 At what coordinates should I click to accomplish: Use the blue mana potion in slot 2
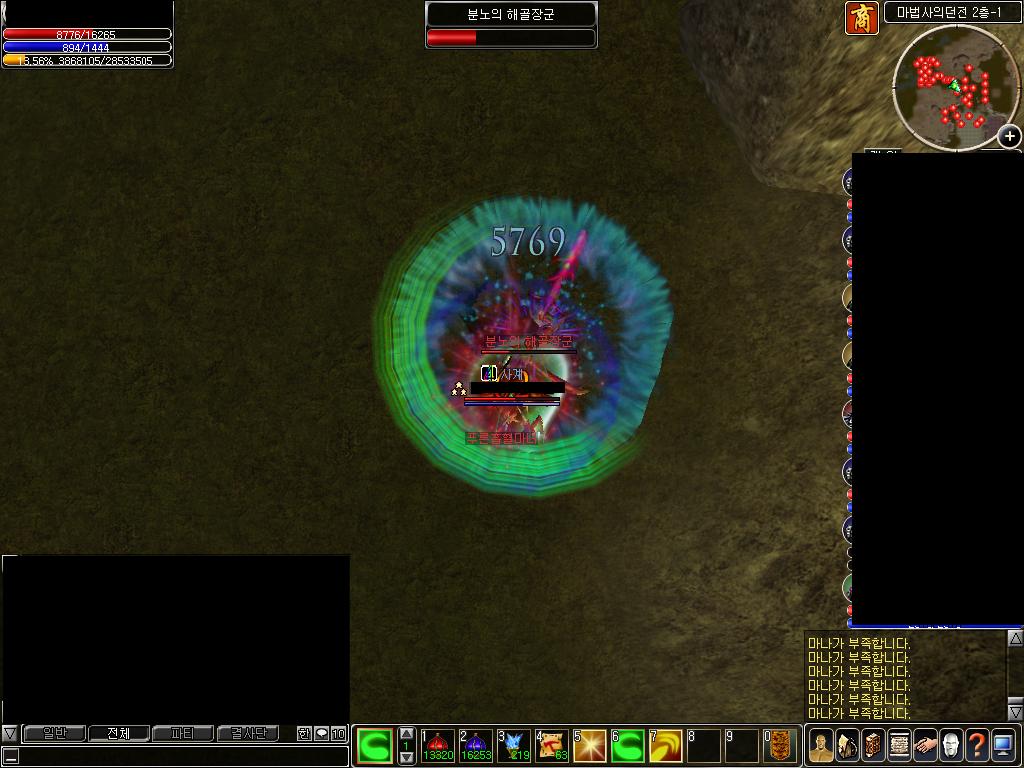tap(476, 745)
